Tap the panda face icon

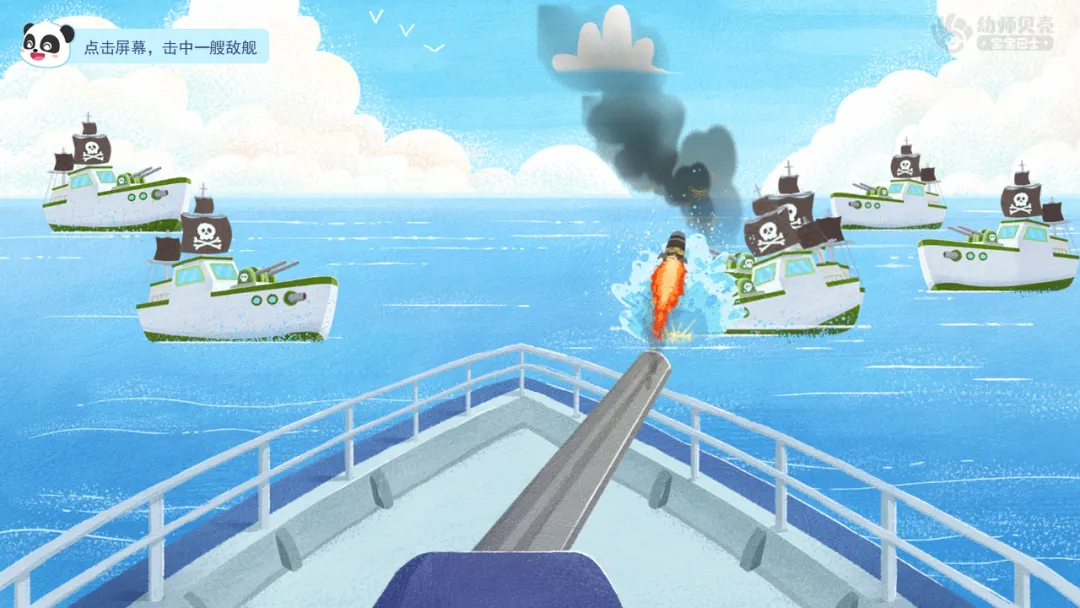[x=46, y=45]
